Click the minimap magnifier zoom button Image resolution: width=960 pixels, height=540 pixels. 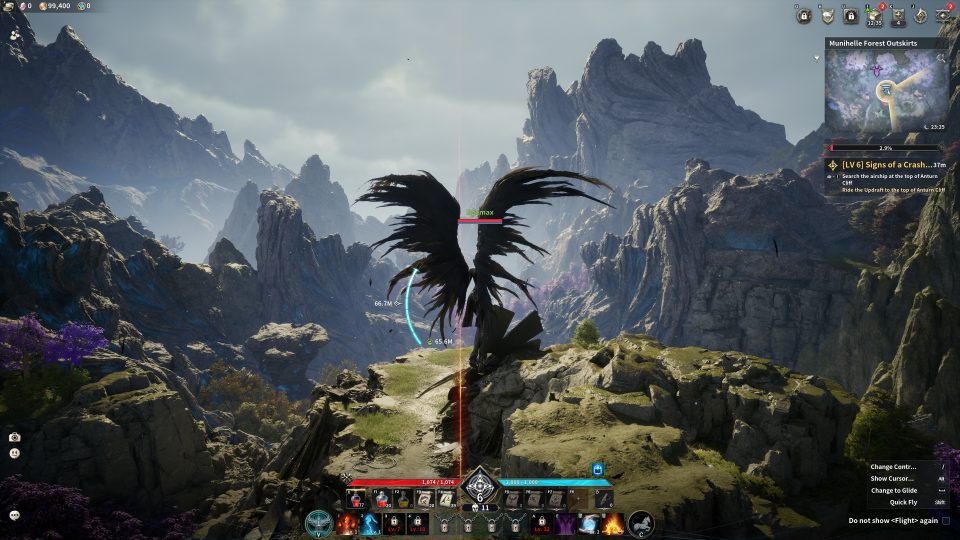940,60
